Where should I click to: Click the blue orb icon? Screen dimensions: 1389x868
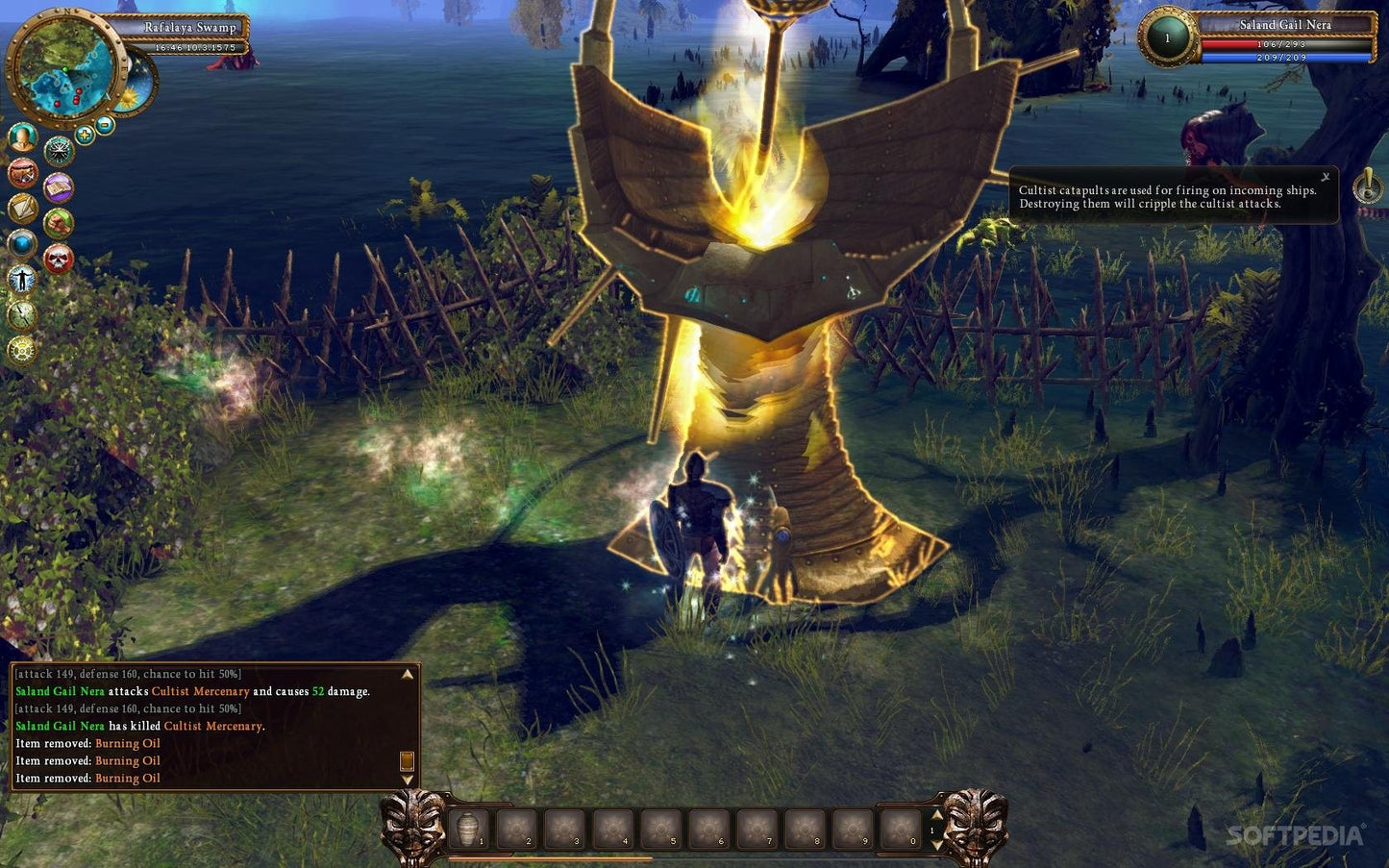coord(22,243)
